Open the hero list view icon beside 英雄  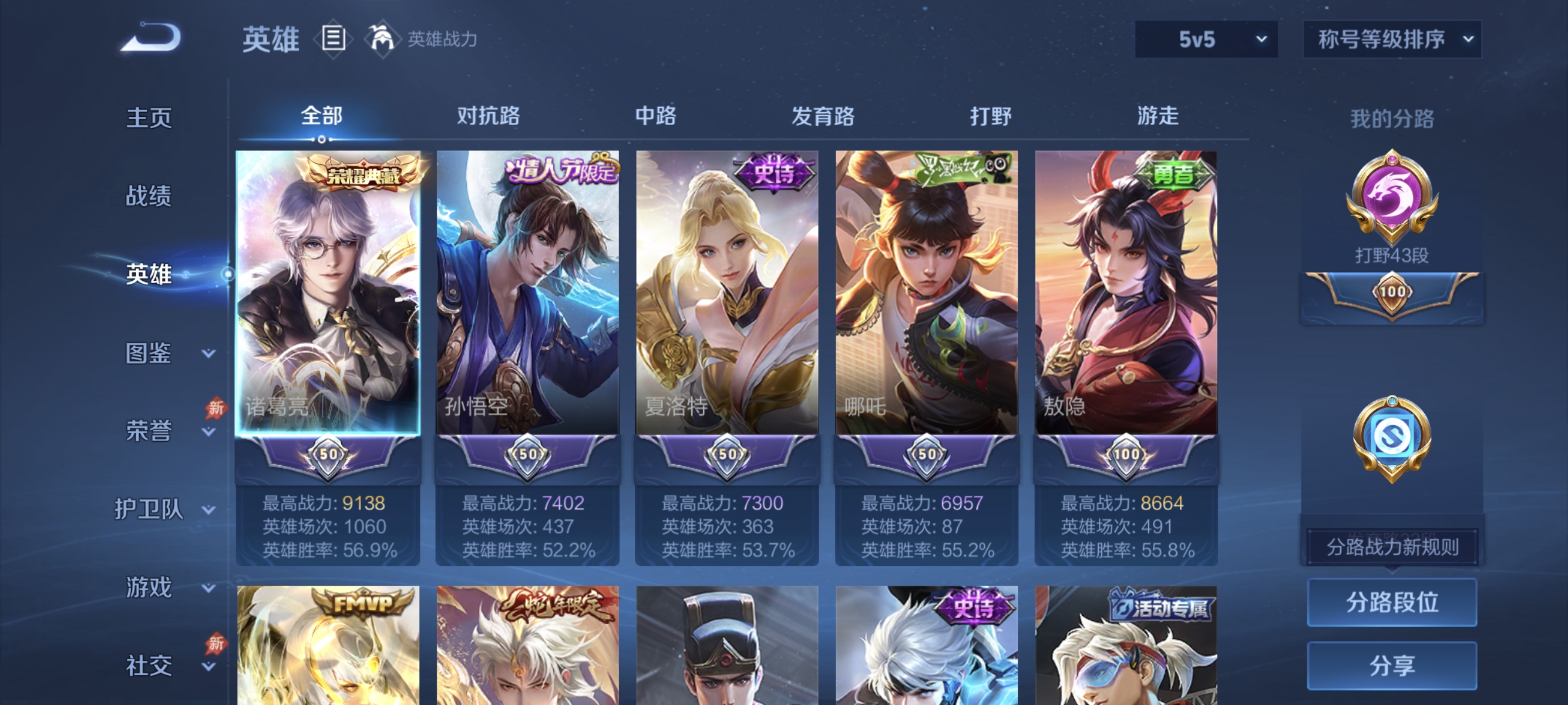click(x=332, y=38)
